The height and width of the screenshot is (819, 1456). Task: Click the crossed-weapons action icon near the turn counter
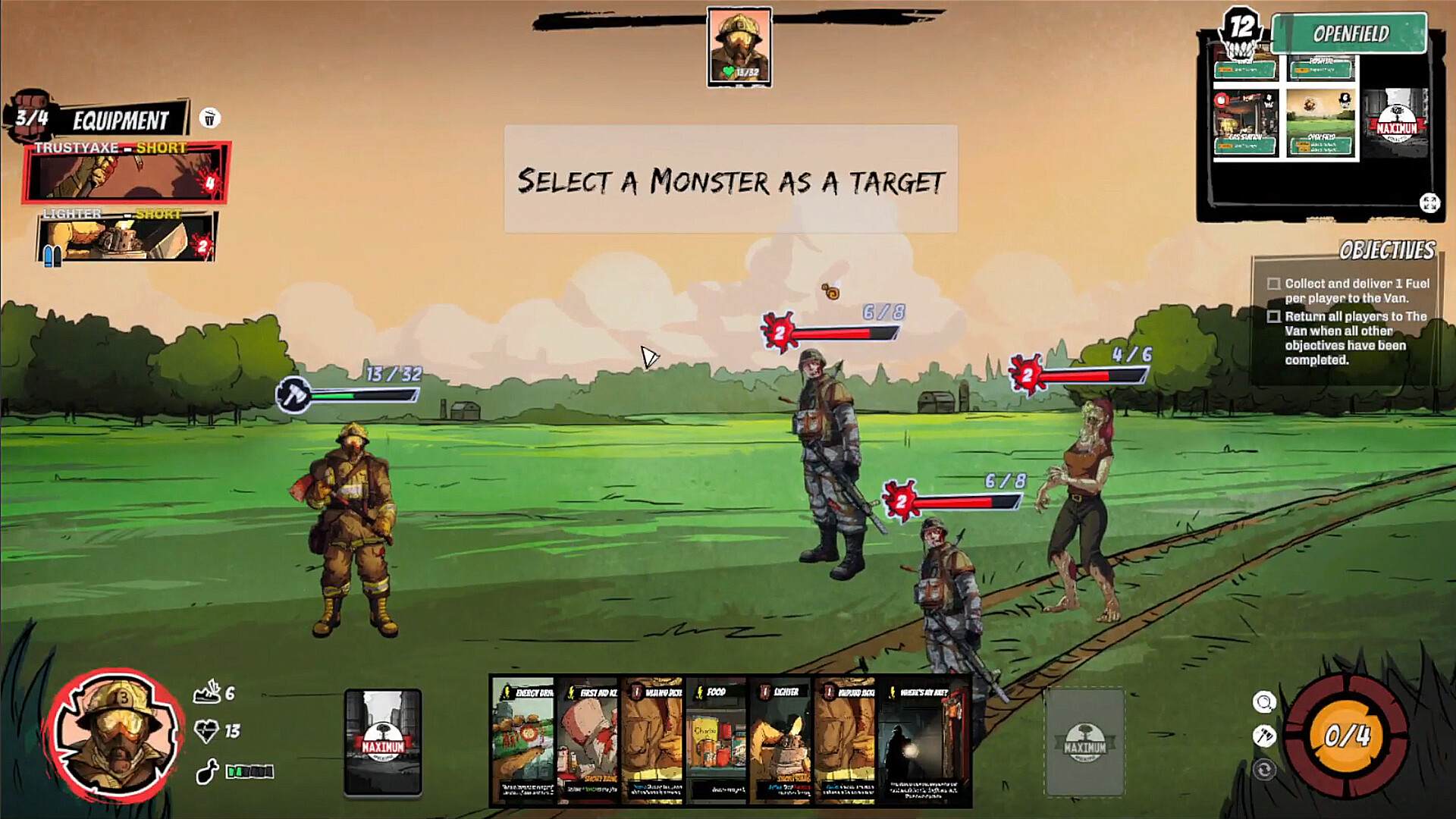(x=1263, y=736)
